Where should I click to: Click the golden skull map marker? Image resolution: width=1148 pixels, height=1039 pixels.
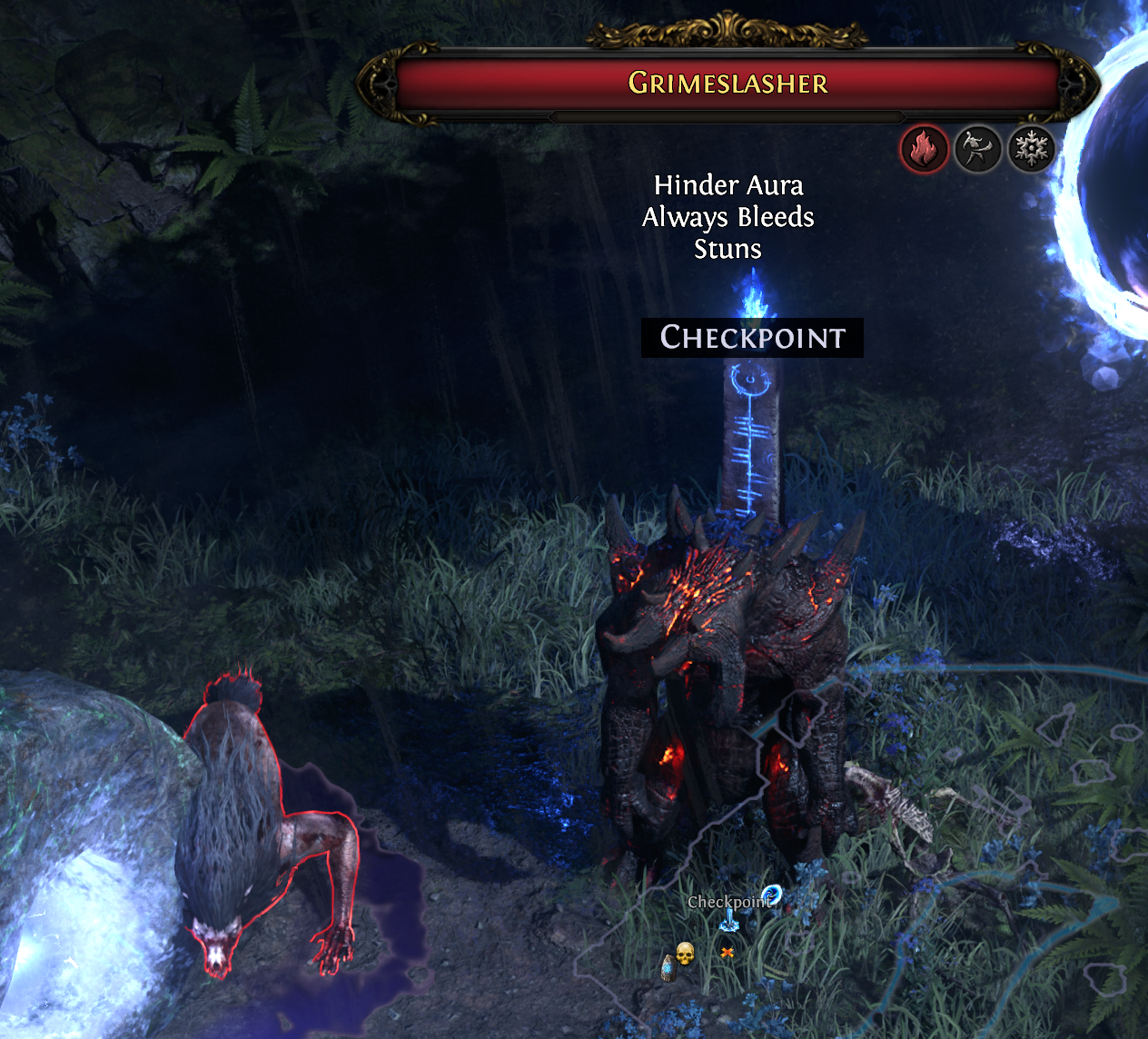pyautogui.click(x=685, y=953)
